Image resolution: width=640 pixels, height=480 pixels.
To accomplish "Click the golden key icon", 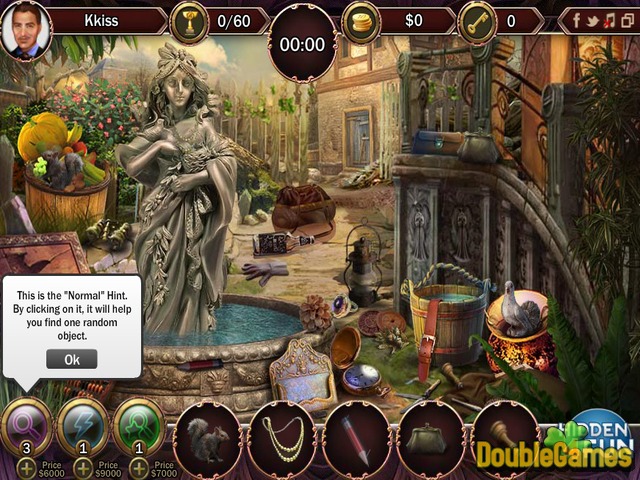I will click(477, 22).
